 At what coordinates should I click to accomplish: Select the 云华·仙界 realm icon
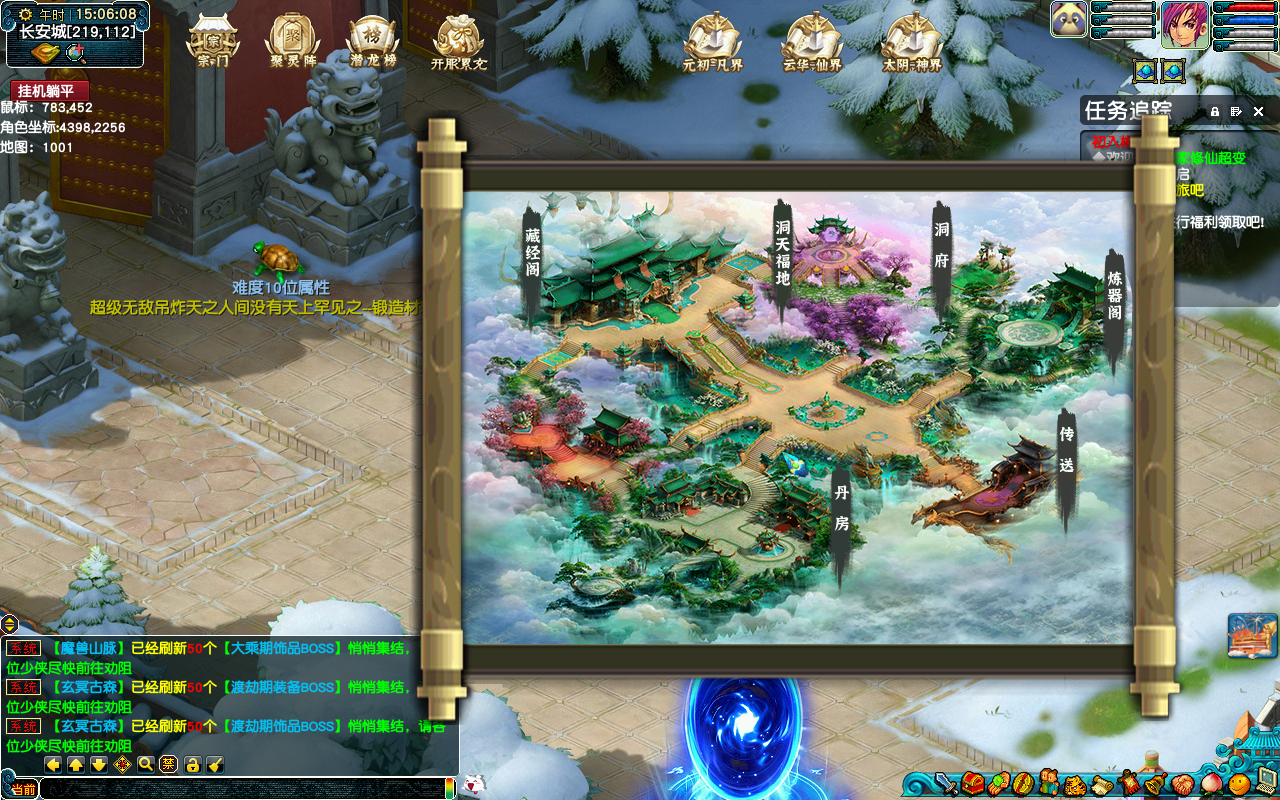(x=812, y=40)
